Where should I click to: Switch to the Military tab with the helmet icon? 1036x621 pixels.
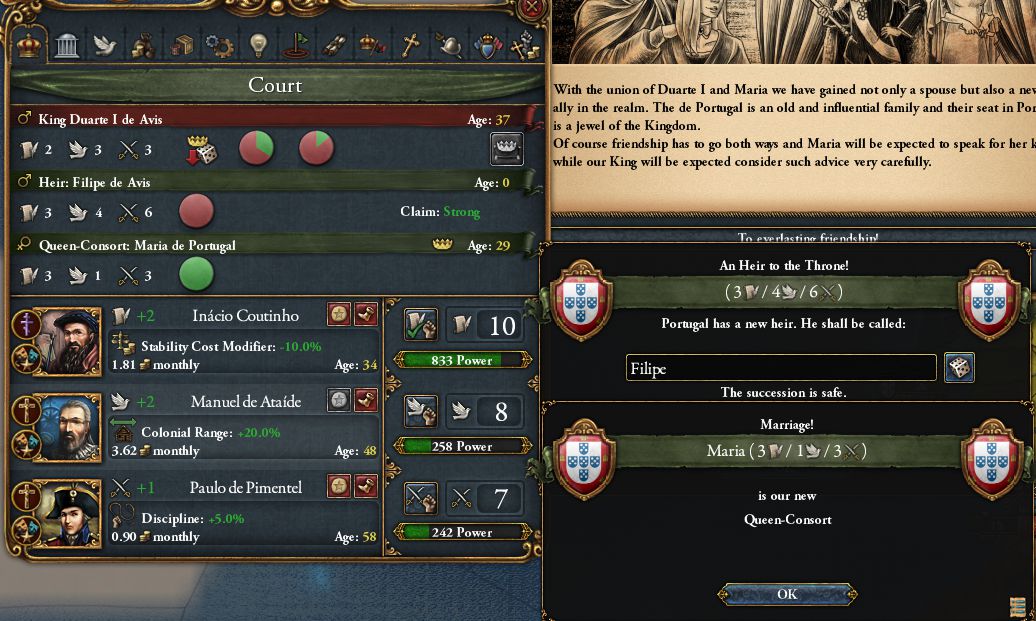[x=448, y=45]
